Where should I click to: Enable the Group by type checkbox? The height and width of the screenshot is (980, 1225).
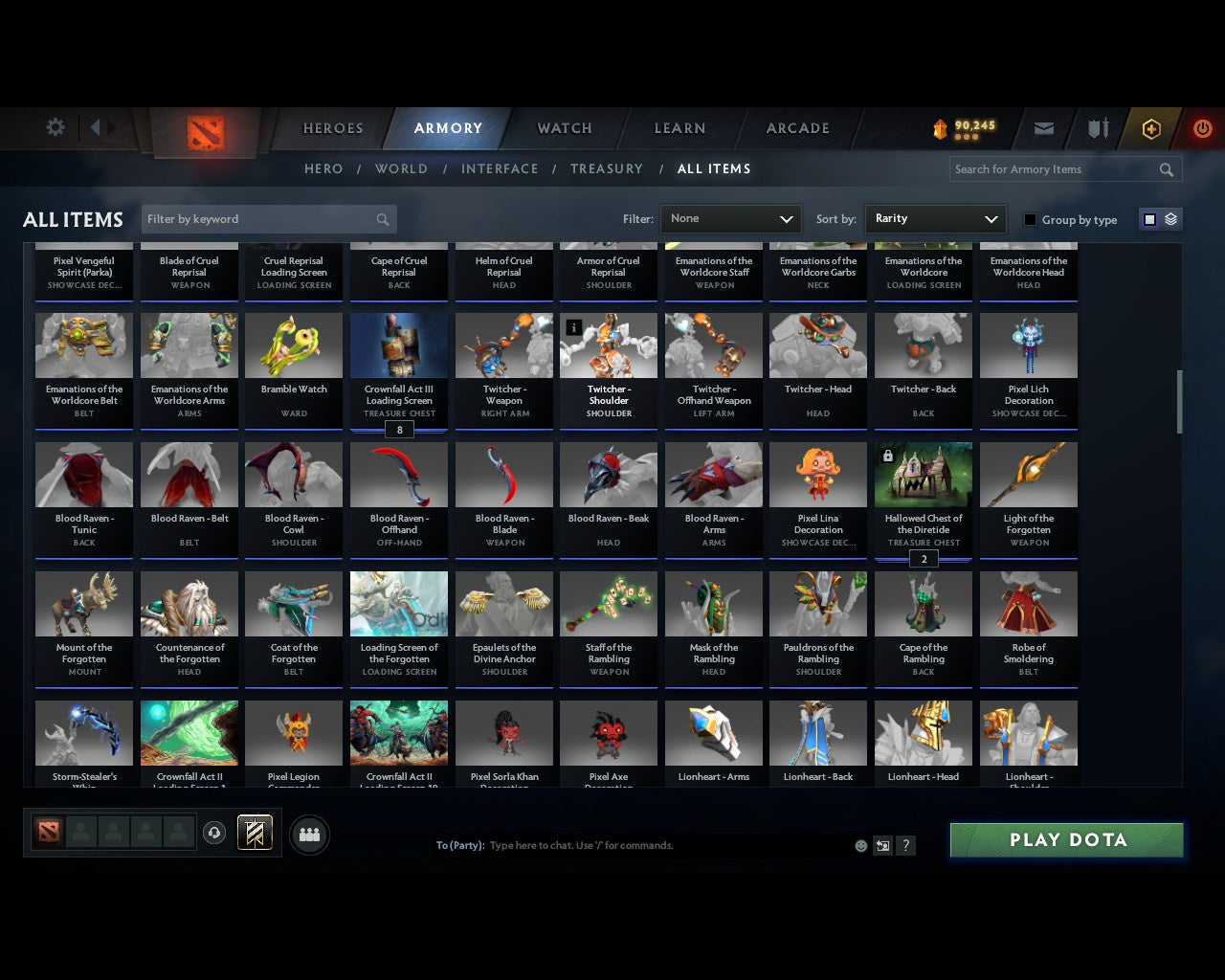[1030, 219]
